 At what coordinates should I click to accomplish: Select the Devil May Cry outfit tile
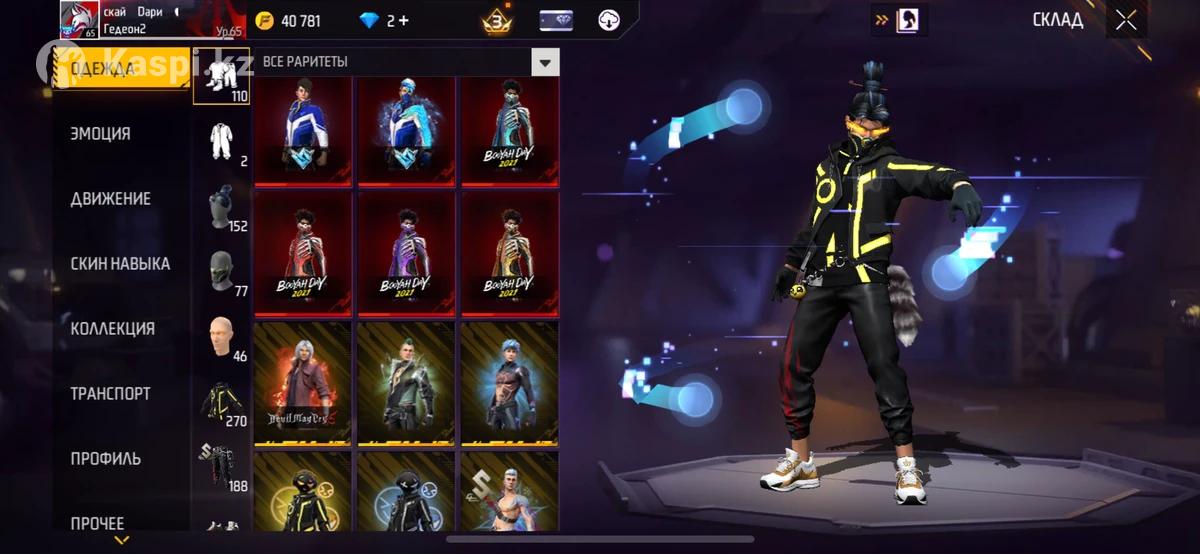(303, 383)
